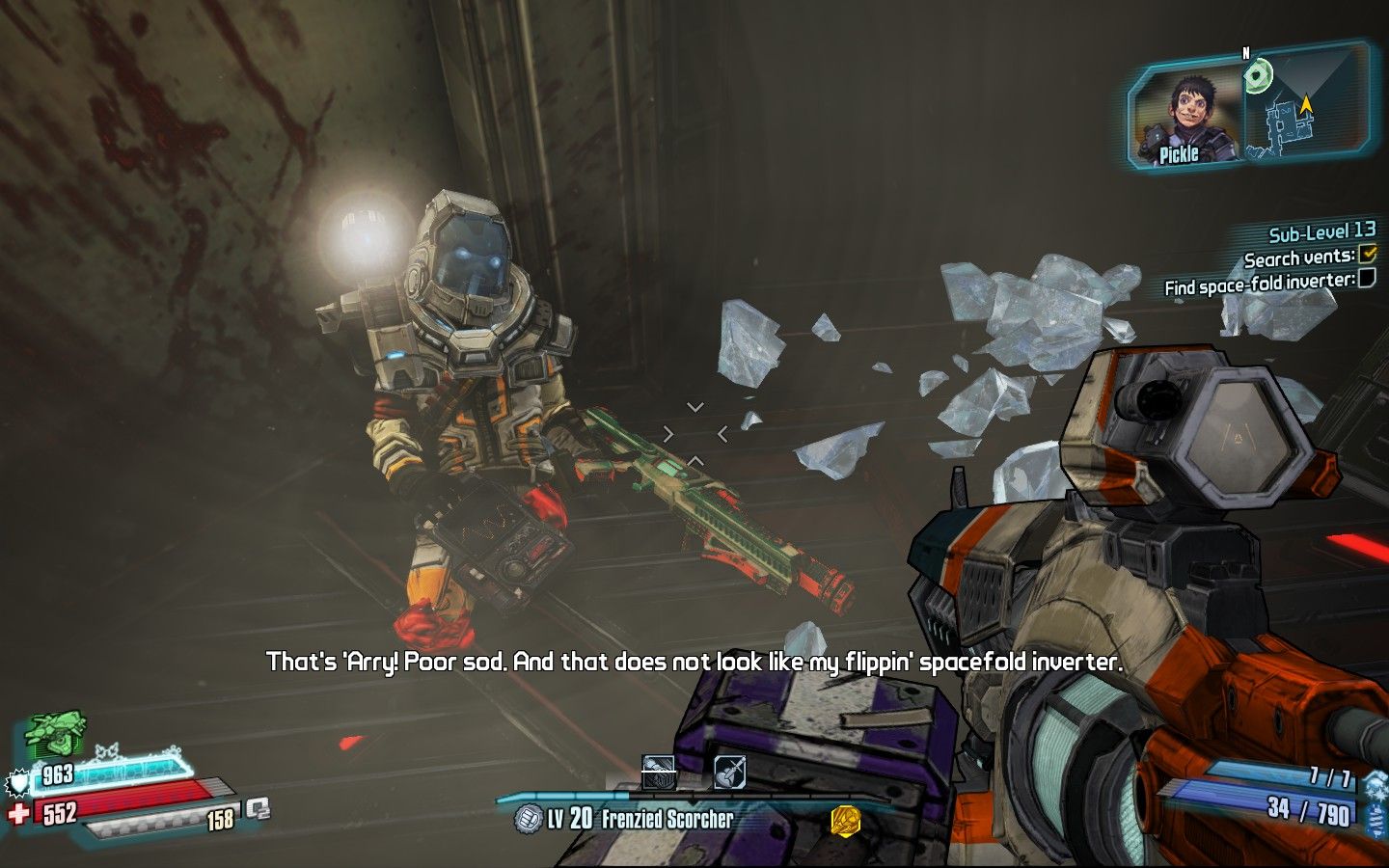The width and height of the screenshot is (1389, 868).
Task: Click the unchecked Find space-fold inverter box
Action: 1367,280
